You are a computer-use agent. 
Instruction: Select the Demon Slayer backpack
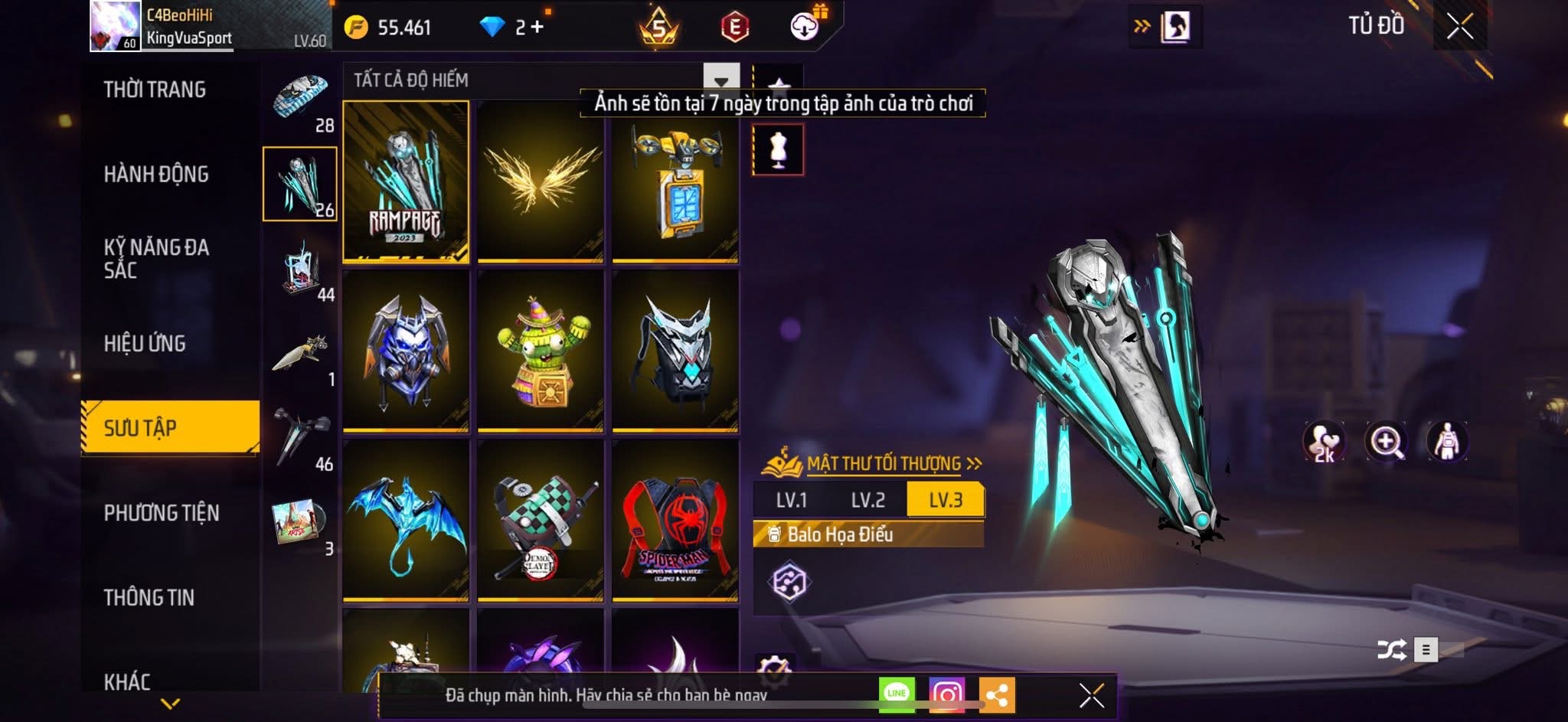[541, 521]
